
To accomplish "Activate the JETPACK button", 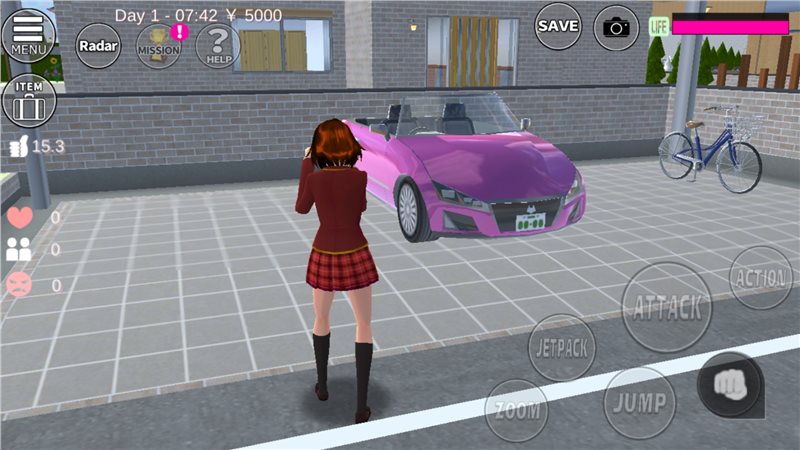I will click(562, 348).
